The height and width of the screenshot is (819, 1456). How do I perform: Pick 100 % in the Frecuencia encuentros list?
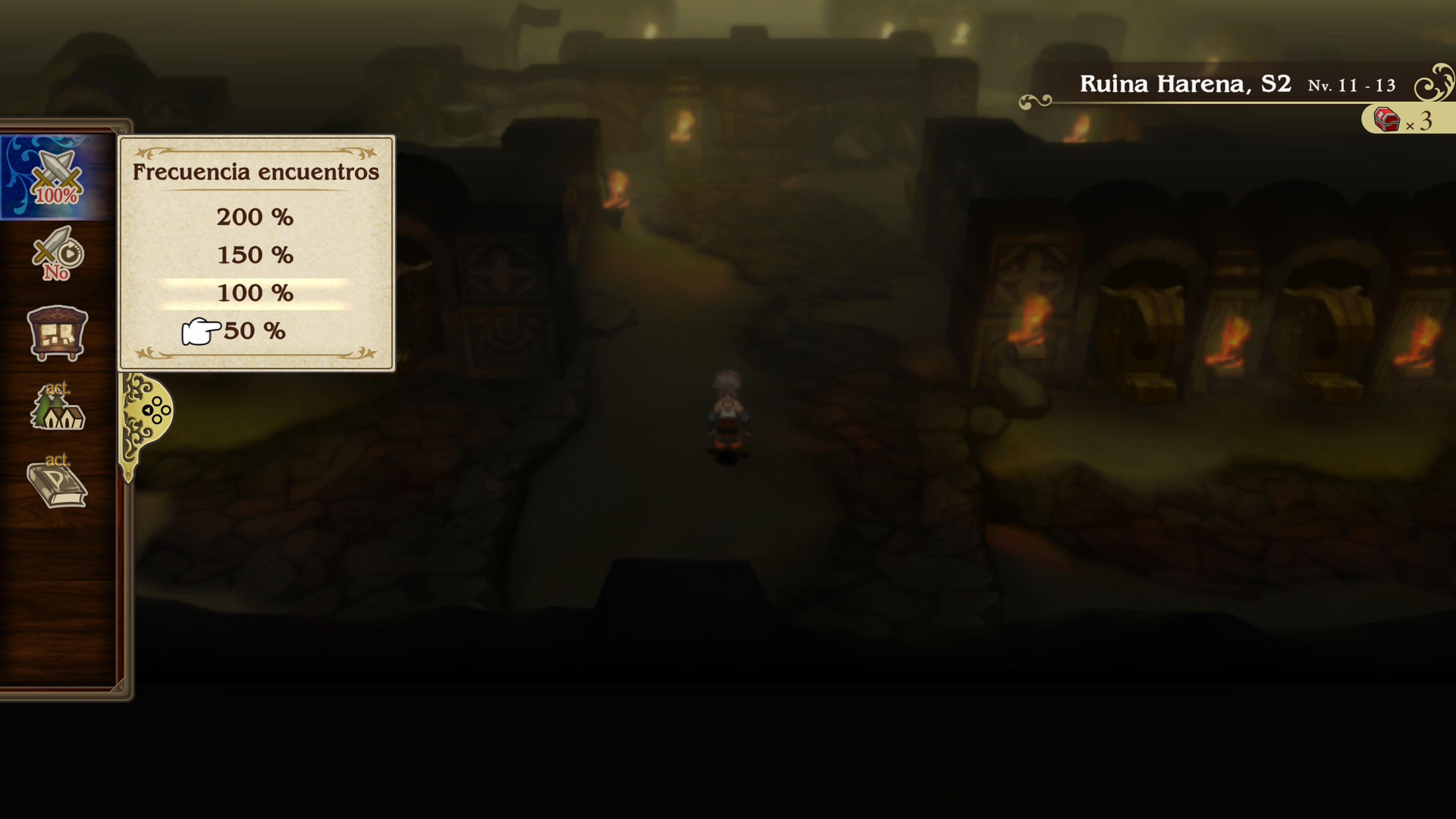click(256, 293)
